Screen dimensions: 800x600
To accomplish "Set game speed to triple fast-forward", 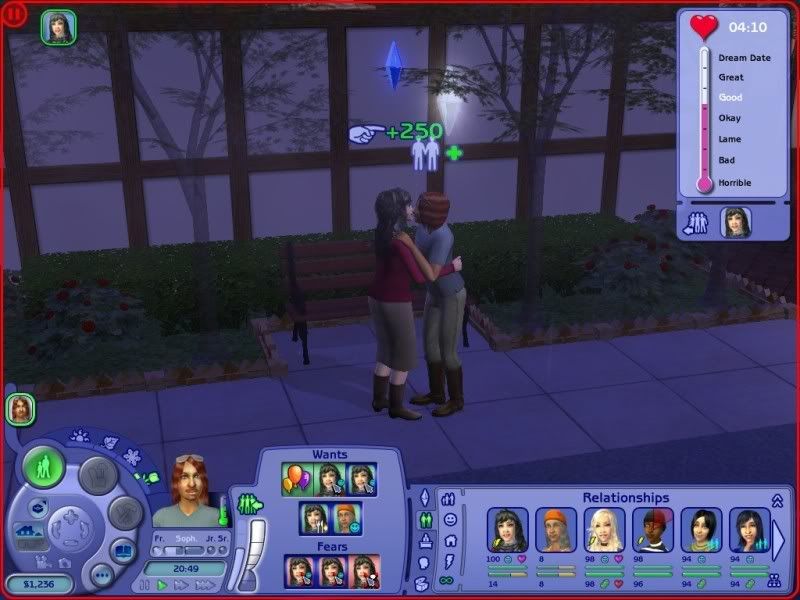I will pos(205,585).
